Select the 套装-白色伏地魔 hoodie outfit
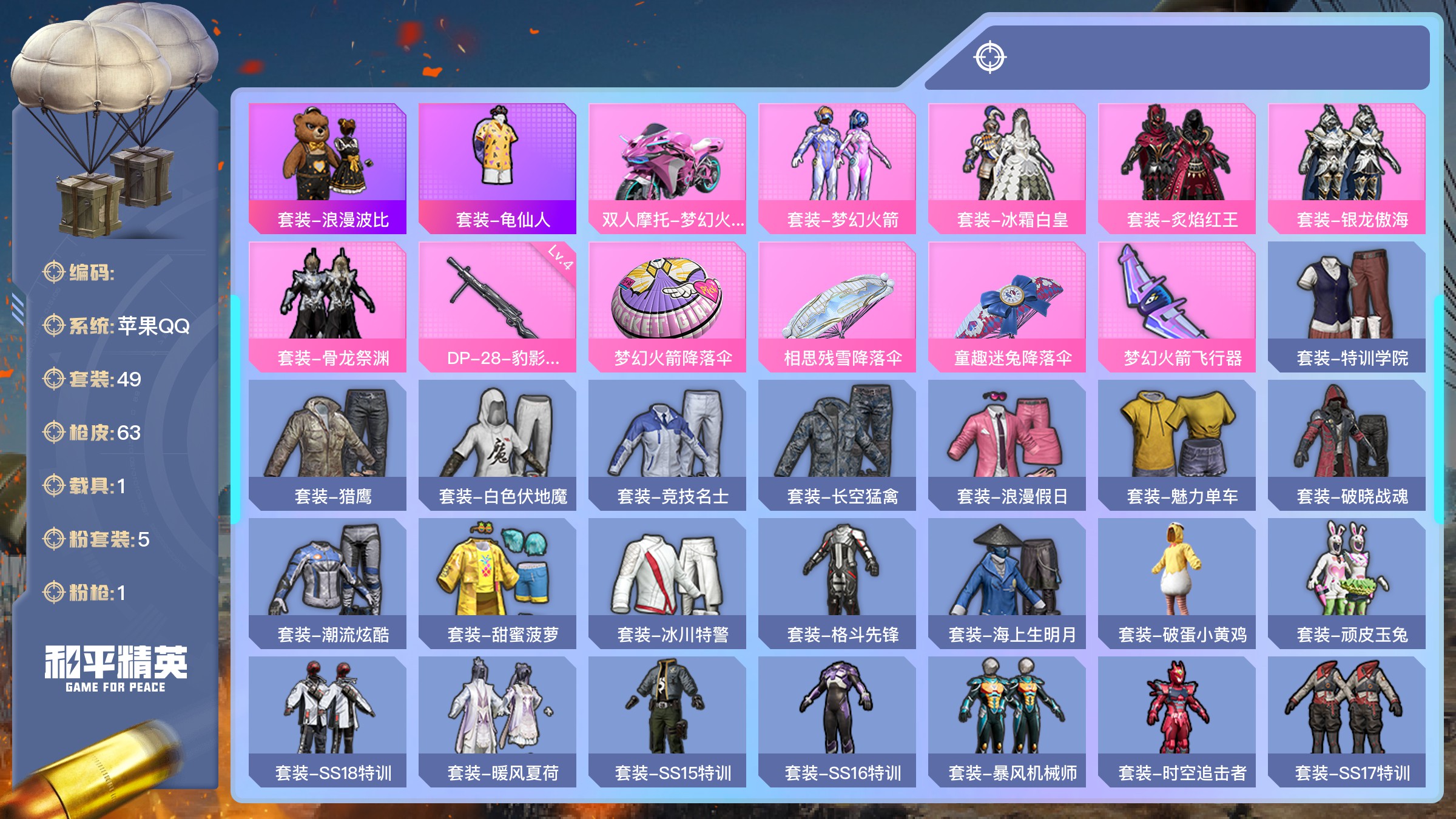Screen dimensions: 1456x819 pos(497,445)
